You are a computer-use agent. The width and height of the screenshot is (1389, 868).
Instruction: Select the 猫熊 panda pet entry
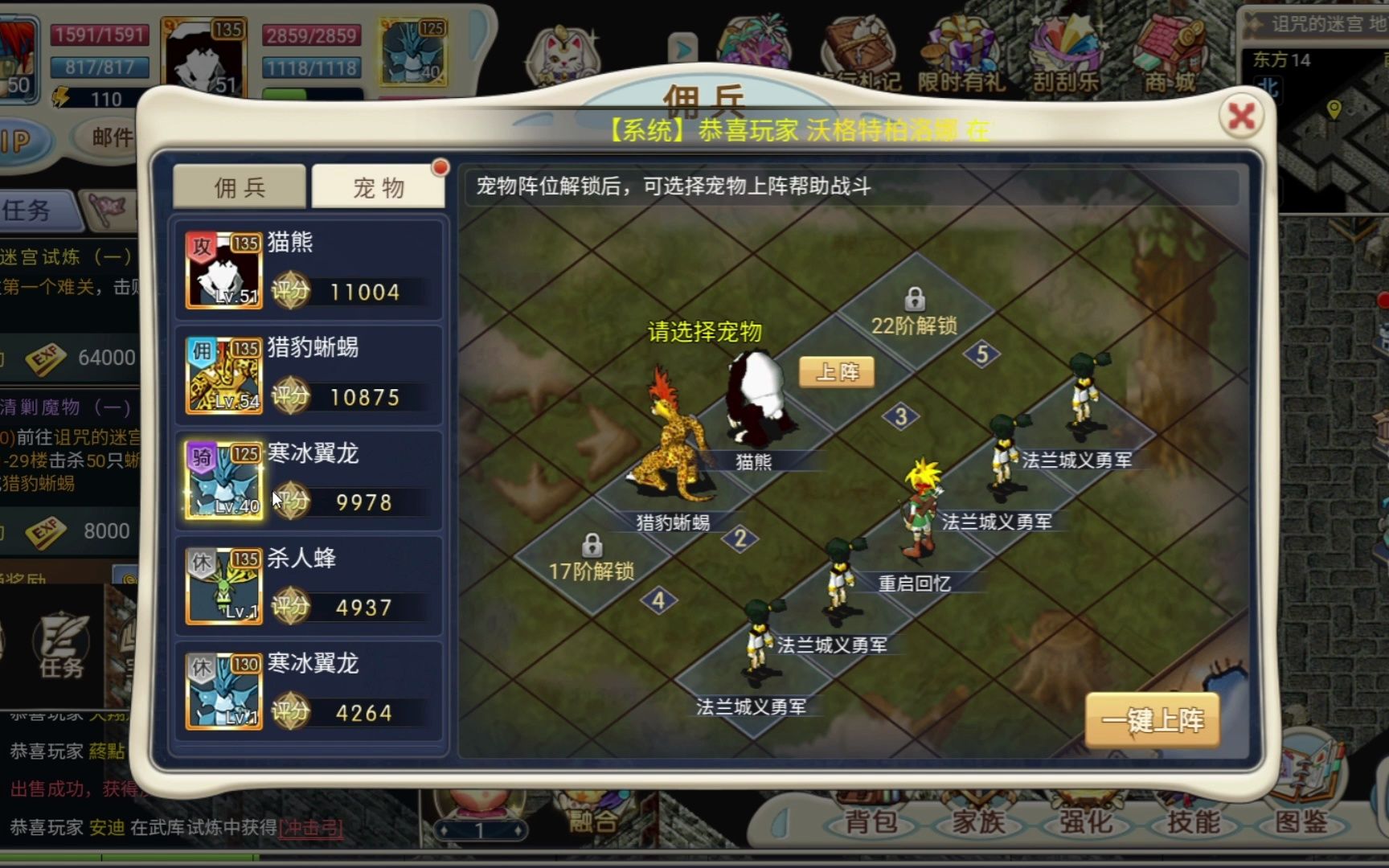(309, 269)
